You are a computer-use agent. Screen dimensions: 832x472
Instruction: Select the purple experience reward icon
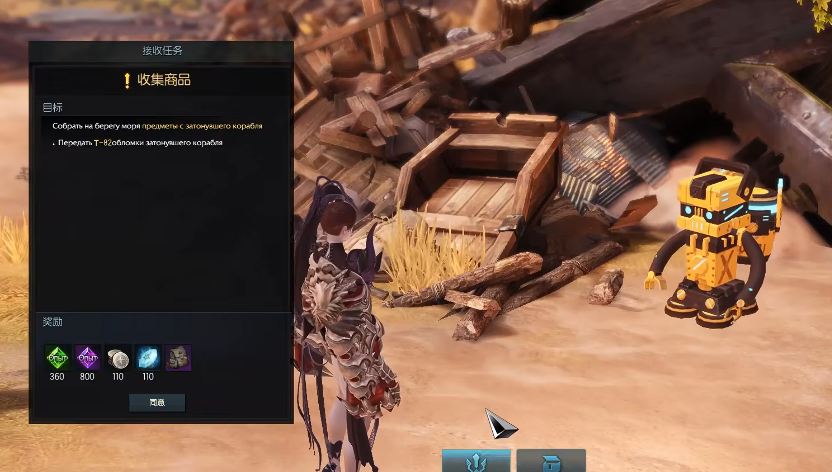pos(88,358)
